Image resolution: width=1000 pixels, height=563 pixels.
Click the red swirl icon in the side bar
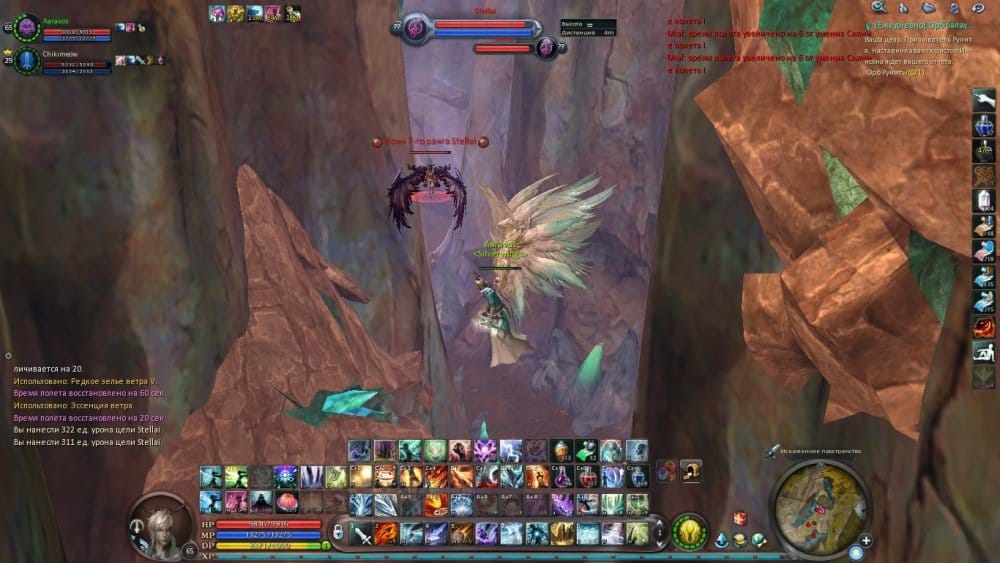pyautogui.click(x=983, y=326)
